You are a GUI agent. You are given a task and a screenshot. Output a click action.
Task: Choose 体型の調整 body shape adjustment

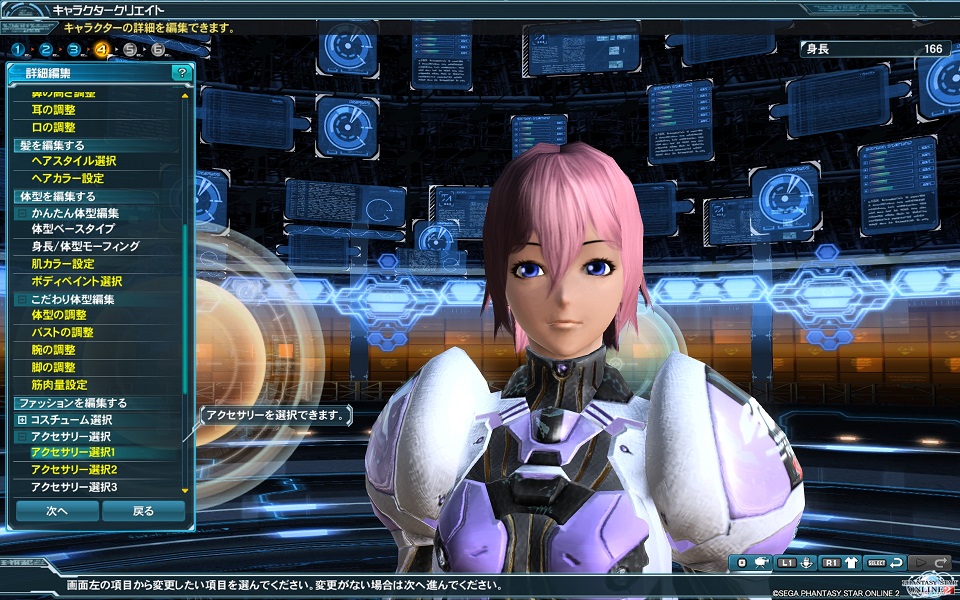pyautogui.click(x=59, y=315)
